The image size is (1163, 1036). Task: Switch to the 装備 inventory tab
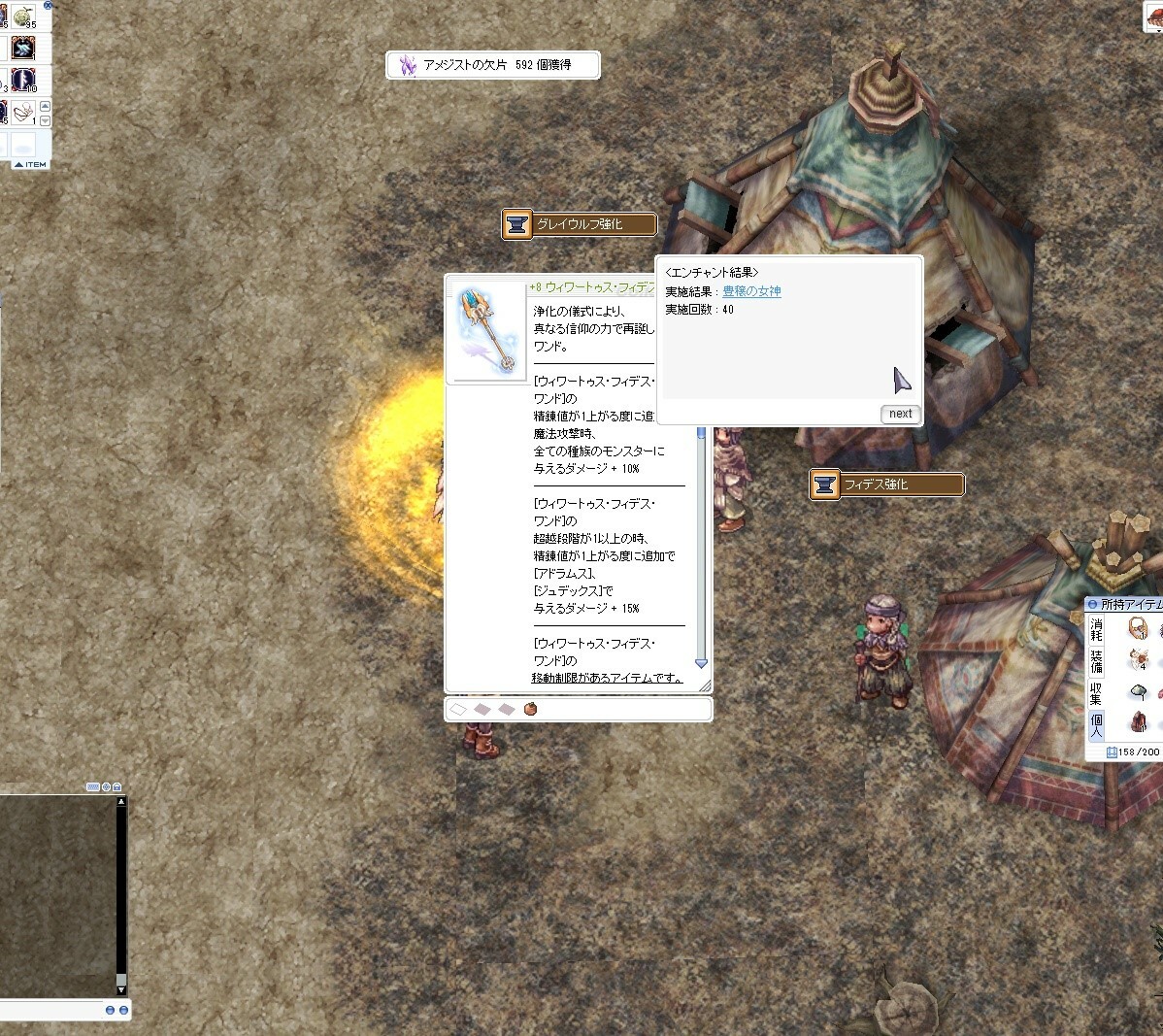pyautogui.click(x=1096, y=661)
